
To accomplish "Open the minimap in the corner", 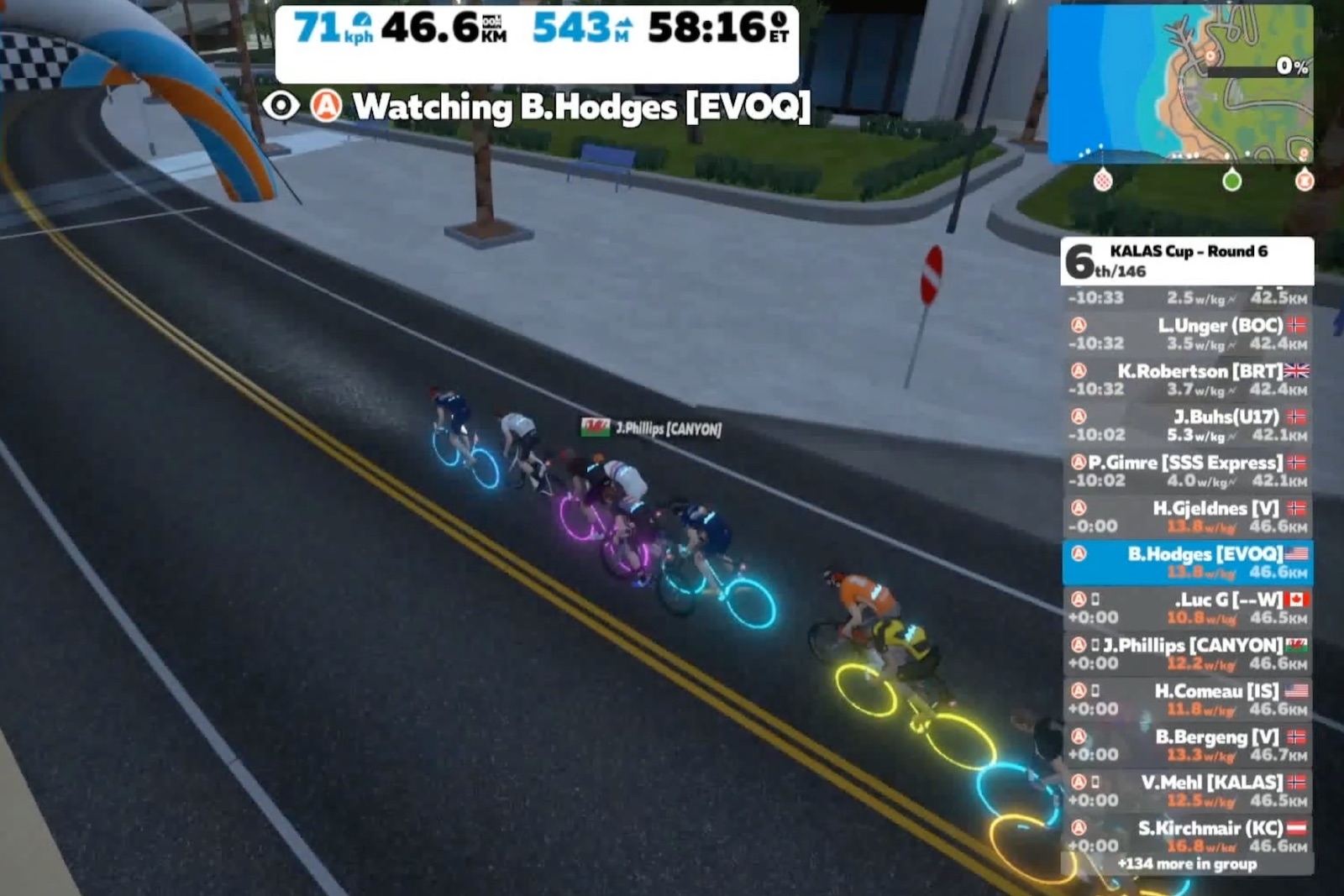I will pyautogui.click(x=1180, y=84).
